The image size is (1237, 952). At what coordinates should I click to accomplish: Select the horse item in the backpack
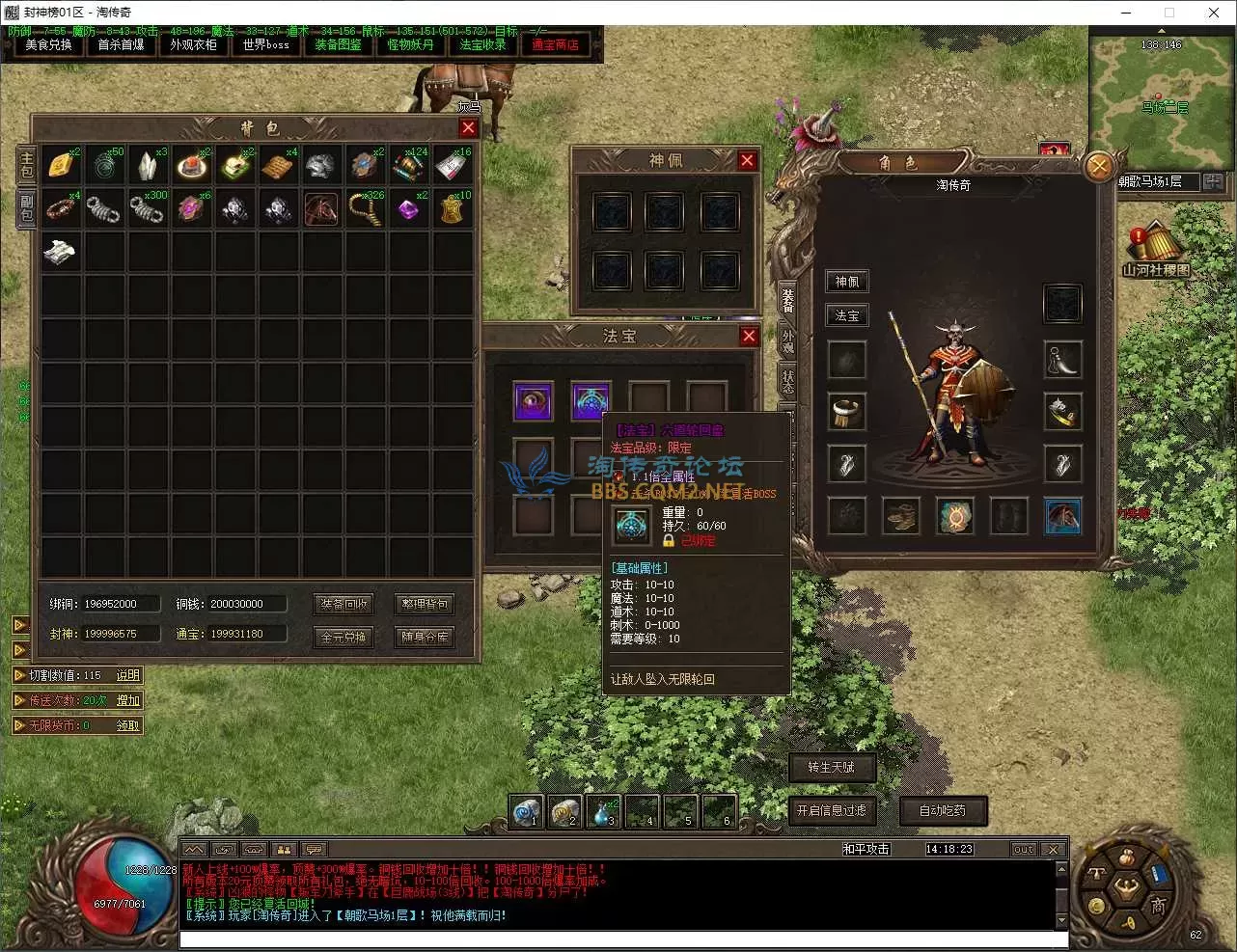click(321, 208)
